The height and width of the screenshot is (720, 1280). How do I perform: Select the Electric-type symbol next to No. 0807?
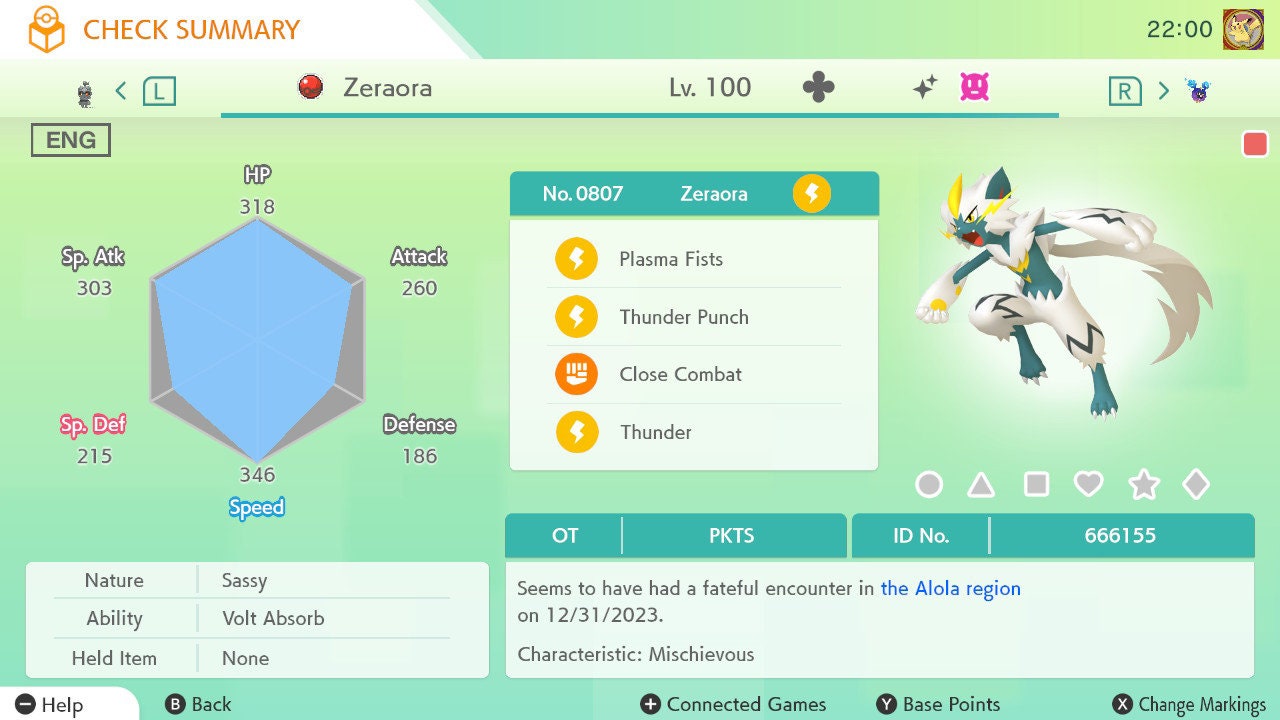(811, 194)
